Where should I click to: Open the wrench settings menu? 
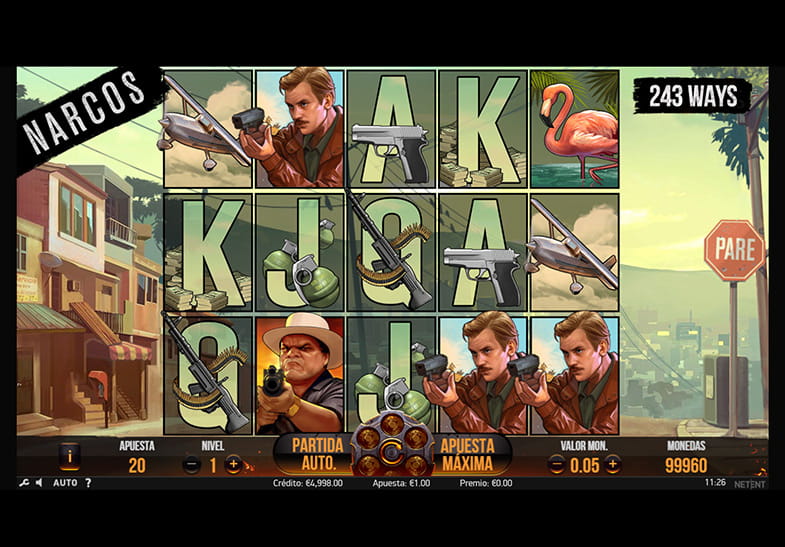click(23, 483)
